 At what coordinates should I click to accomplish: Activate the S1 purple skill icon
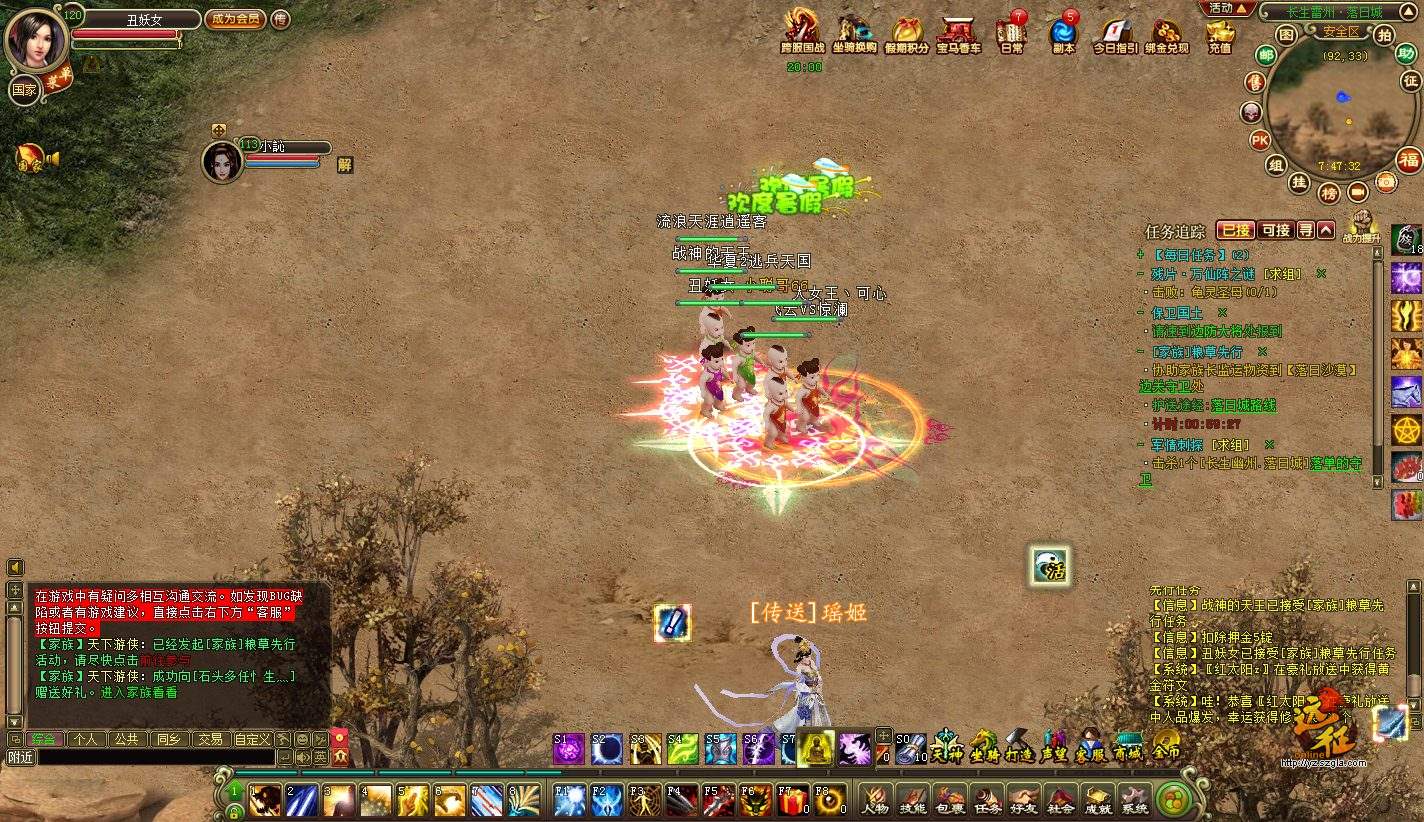[569, 749]
